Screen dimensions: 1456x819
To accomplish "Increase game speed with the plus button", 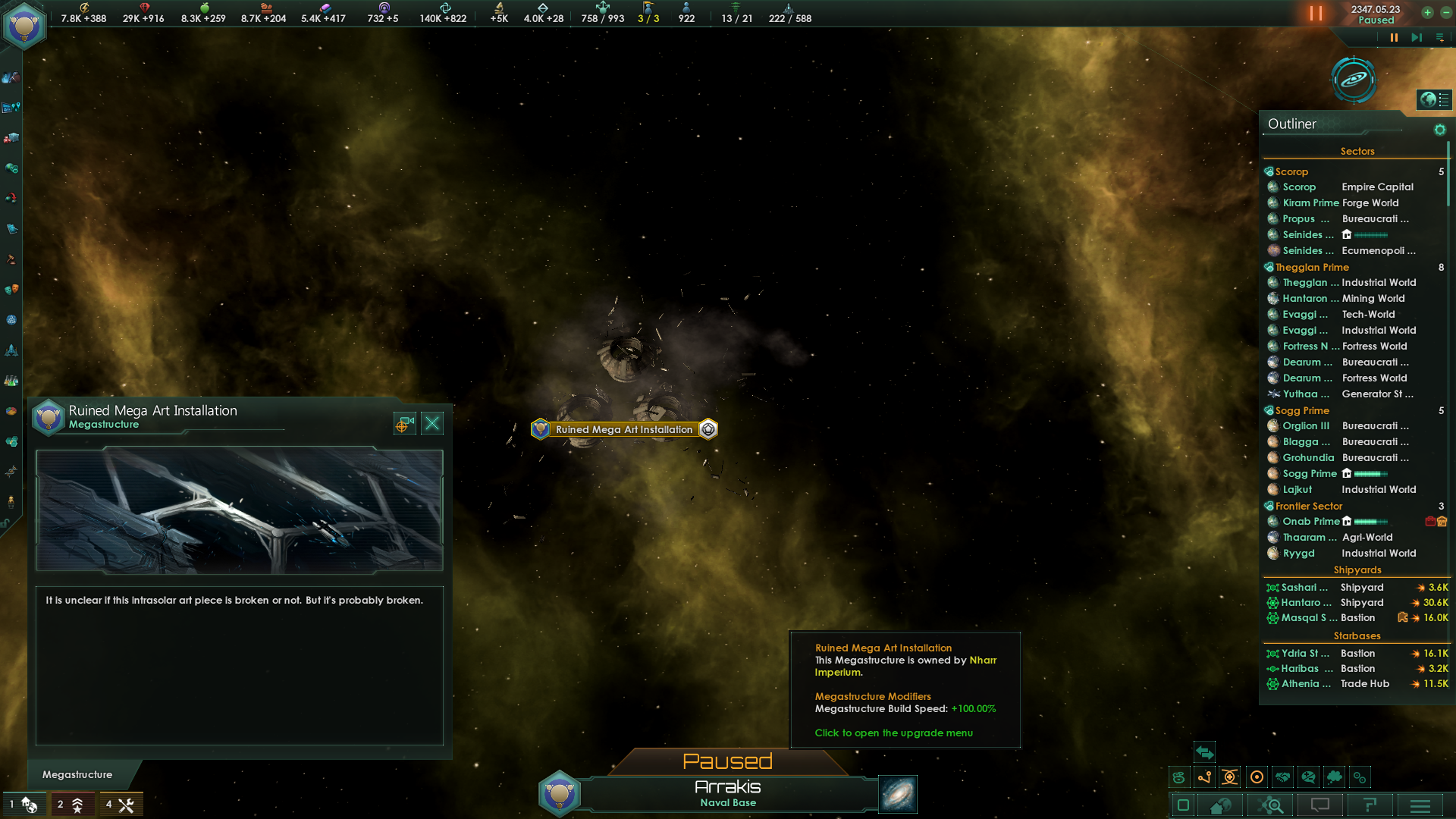I will tap(1427, 12).
